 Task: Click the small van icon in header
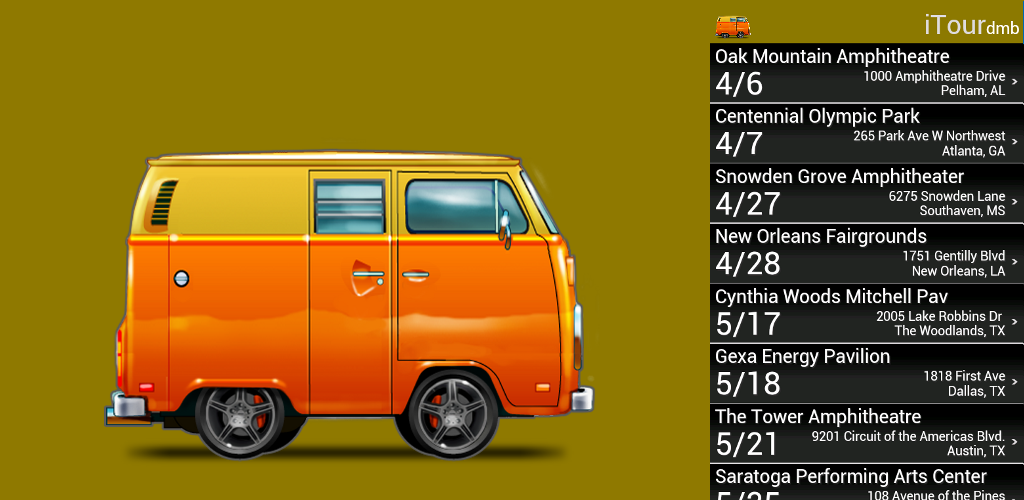pyautogui.click(x=733, y=26)
